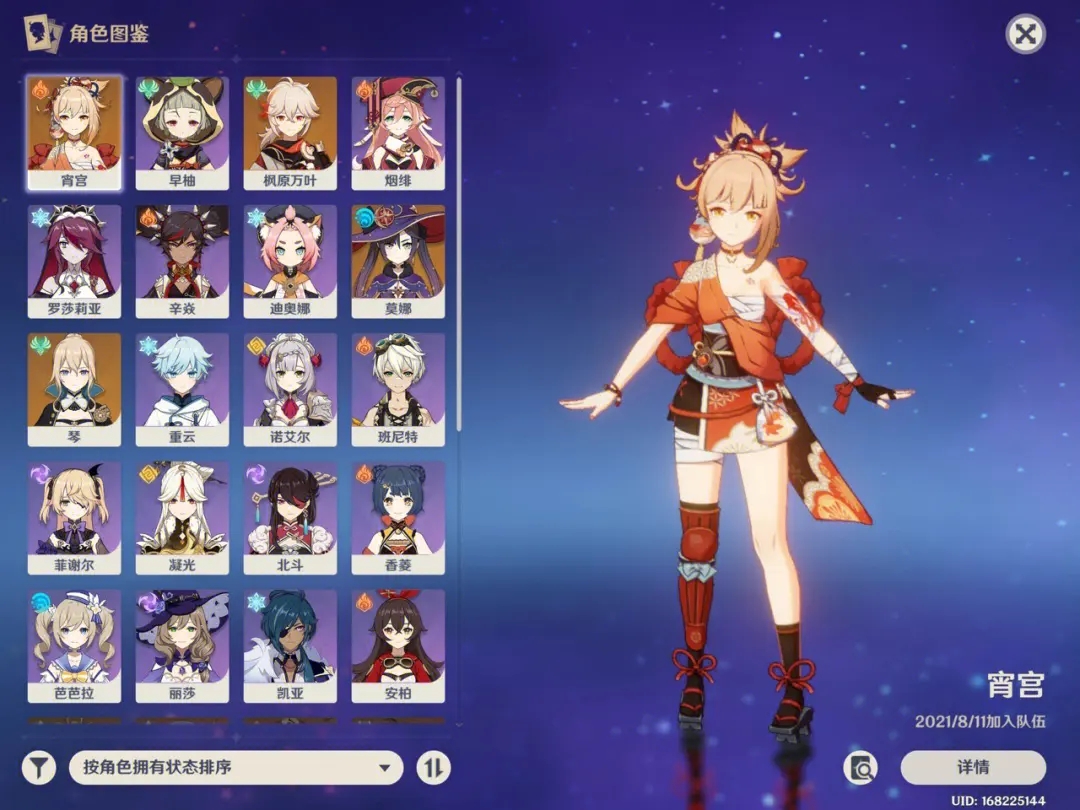This screenshot has width=1080, height=810.
Task: Pick the 烟绯 character card
Action: (398, 132)
